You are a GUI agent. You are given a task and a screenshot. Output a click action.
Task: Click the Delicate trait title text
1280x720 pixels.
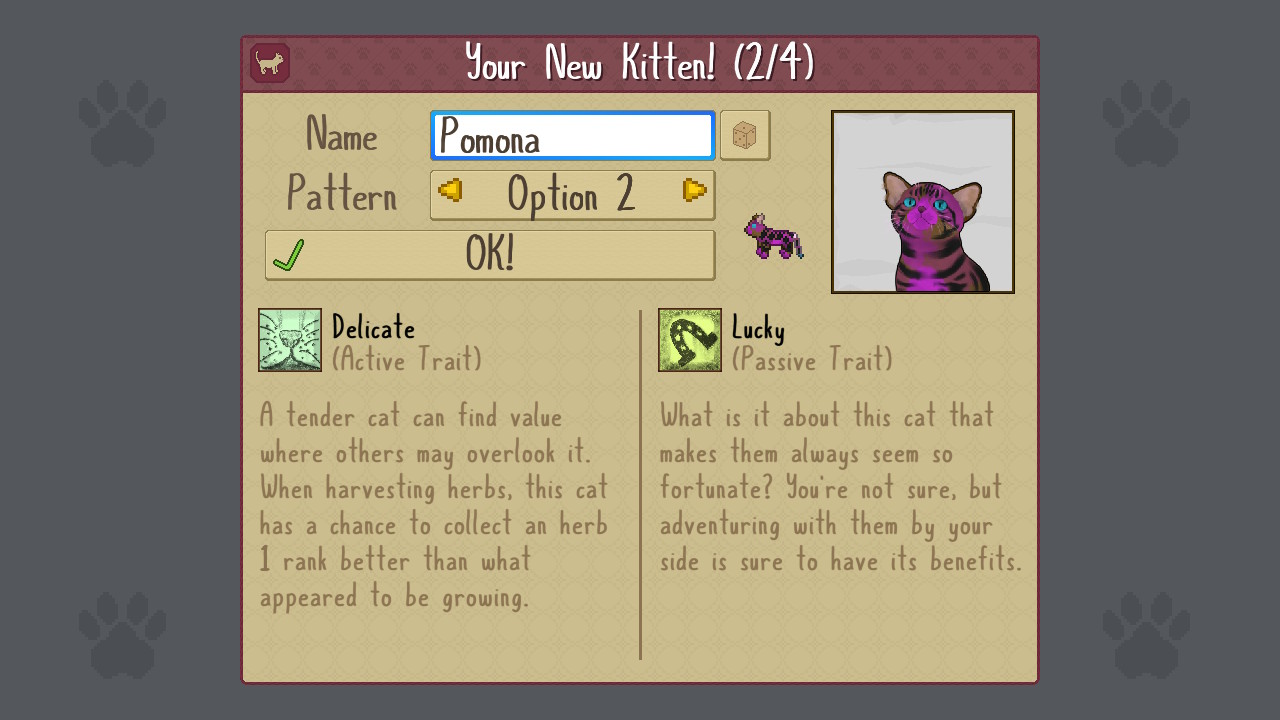click(374, 328)
